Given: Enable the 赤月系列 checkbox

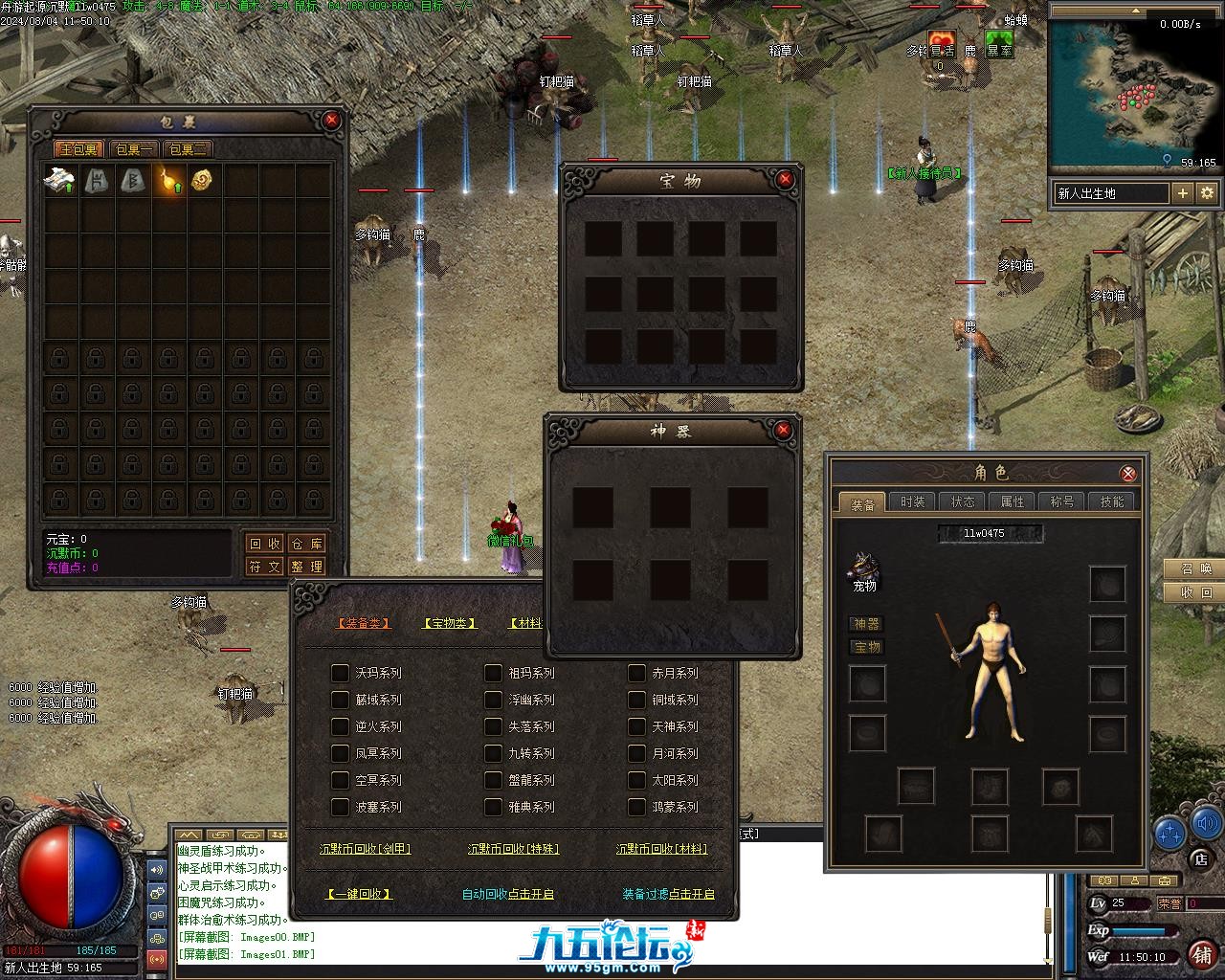Looking at the screenshot, I should coord(636,673).
